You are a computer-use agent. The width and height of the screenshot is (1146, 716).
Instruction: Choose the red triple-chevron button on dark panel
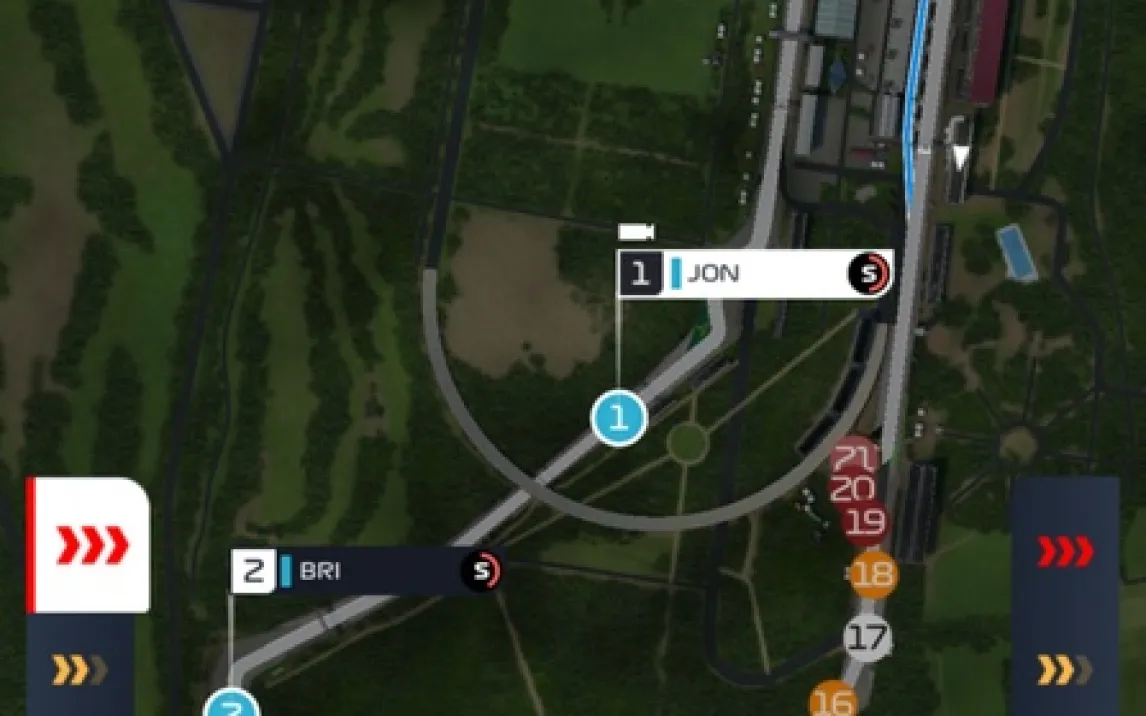click(x=1065, y=551)
